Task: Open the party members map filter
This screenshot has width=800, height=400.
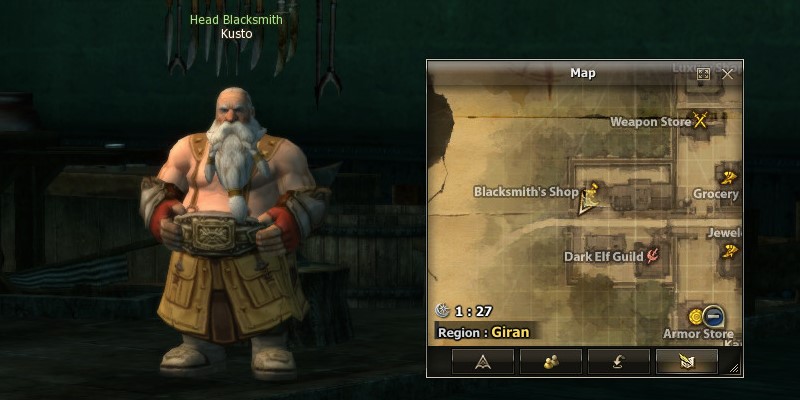Action: point(551,361)
